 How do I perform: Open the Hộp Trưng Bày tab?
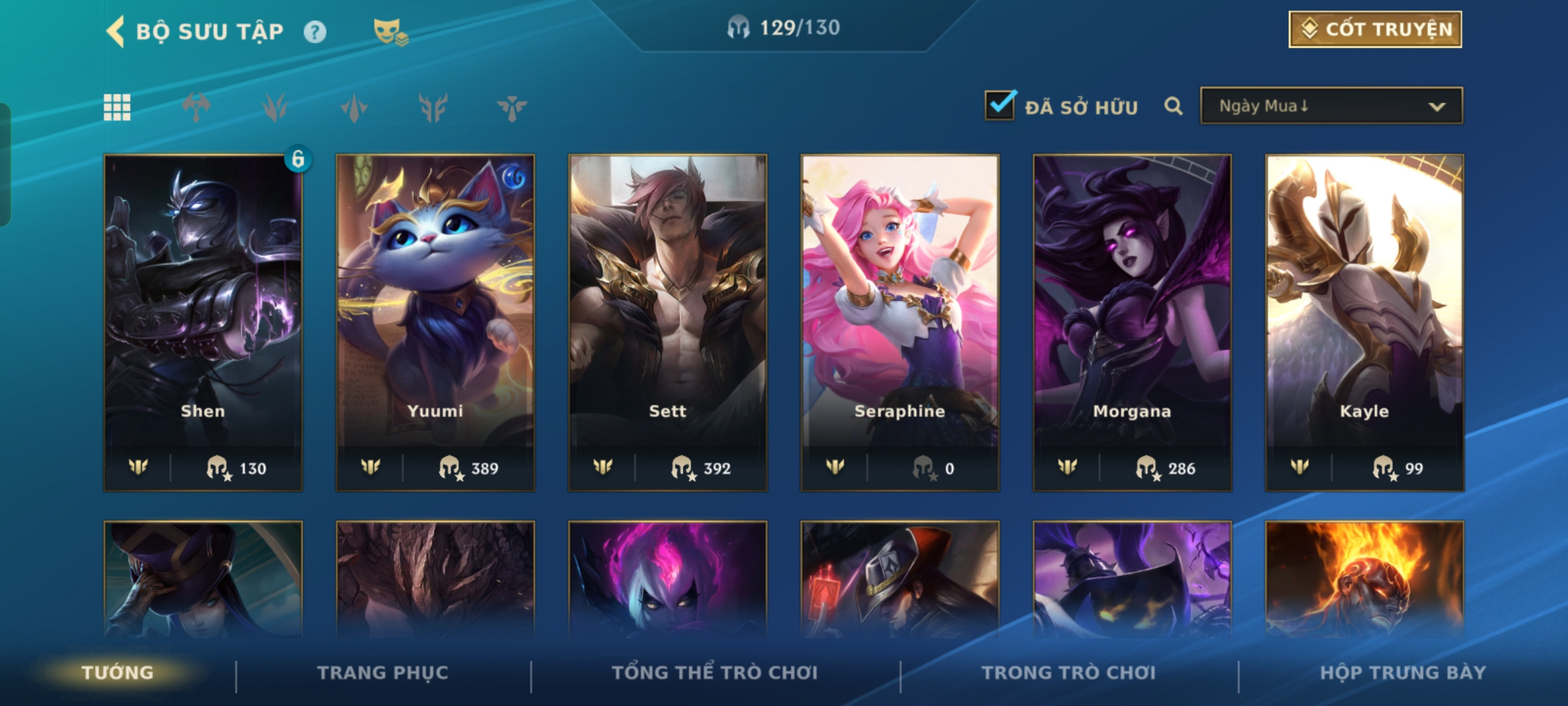coord(1403,673)
